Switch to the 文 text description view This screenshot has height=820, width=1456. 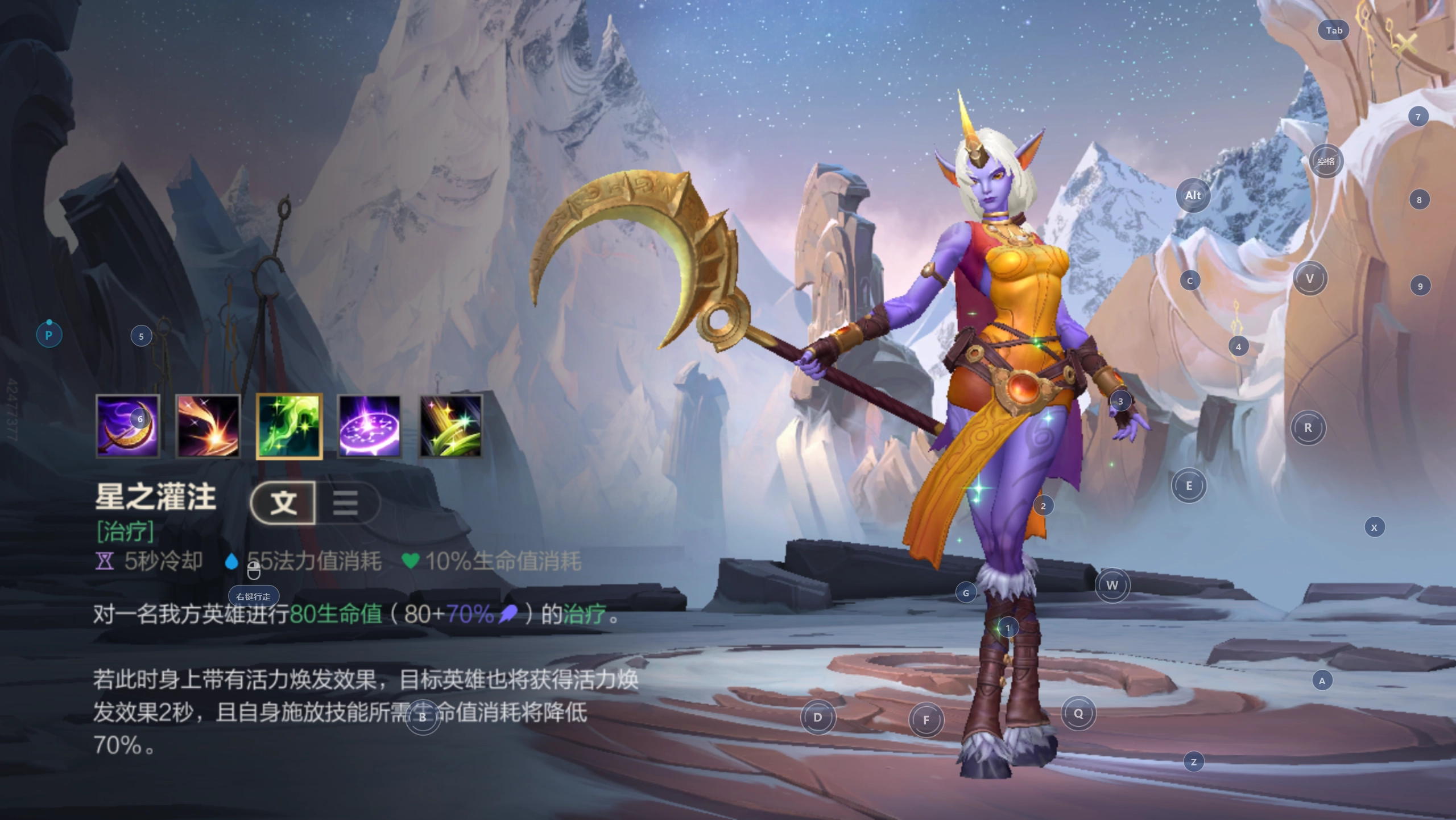click(x=283, y=502)
